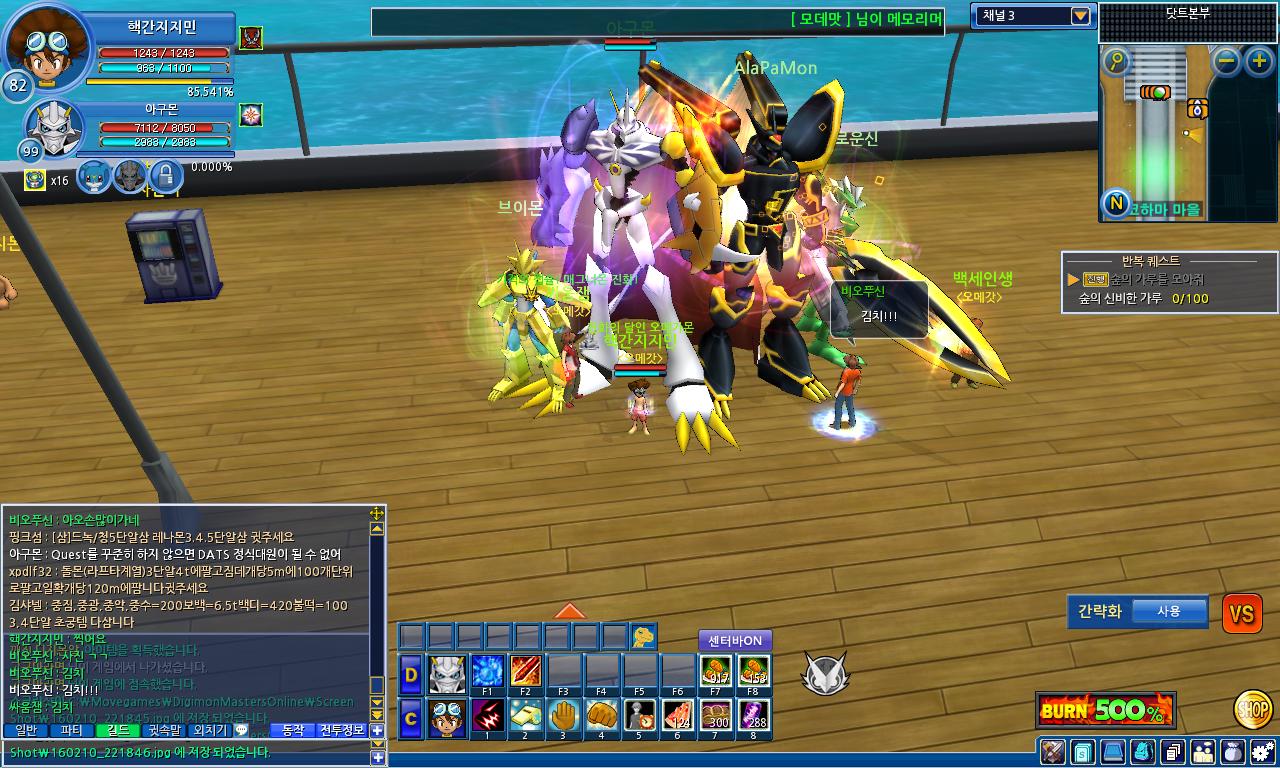The image size is (1280, 768).
Task: Use the flaming sword skill in F2
Action: (x=526, y=672)
